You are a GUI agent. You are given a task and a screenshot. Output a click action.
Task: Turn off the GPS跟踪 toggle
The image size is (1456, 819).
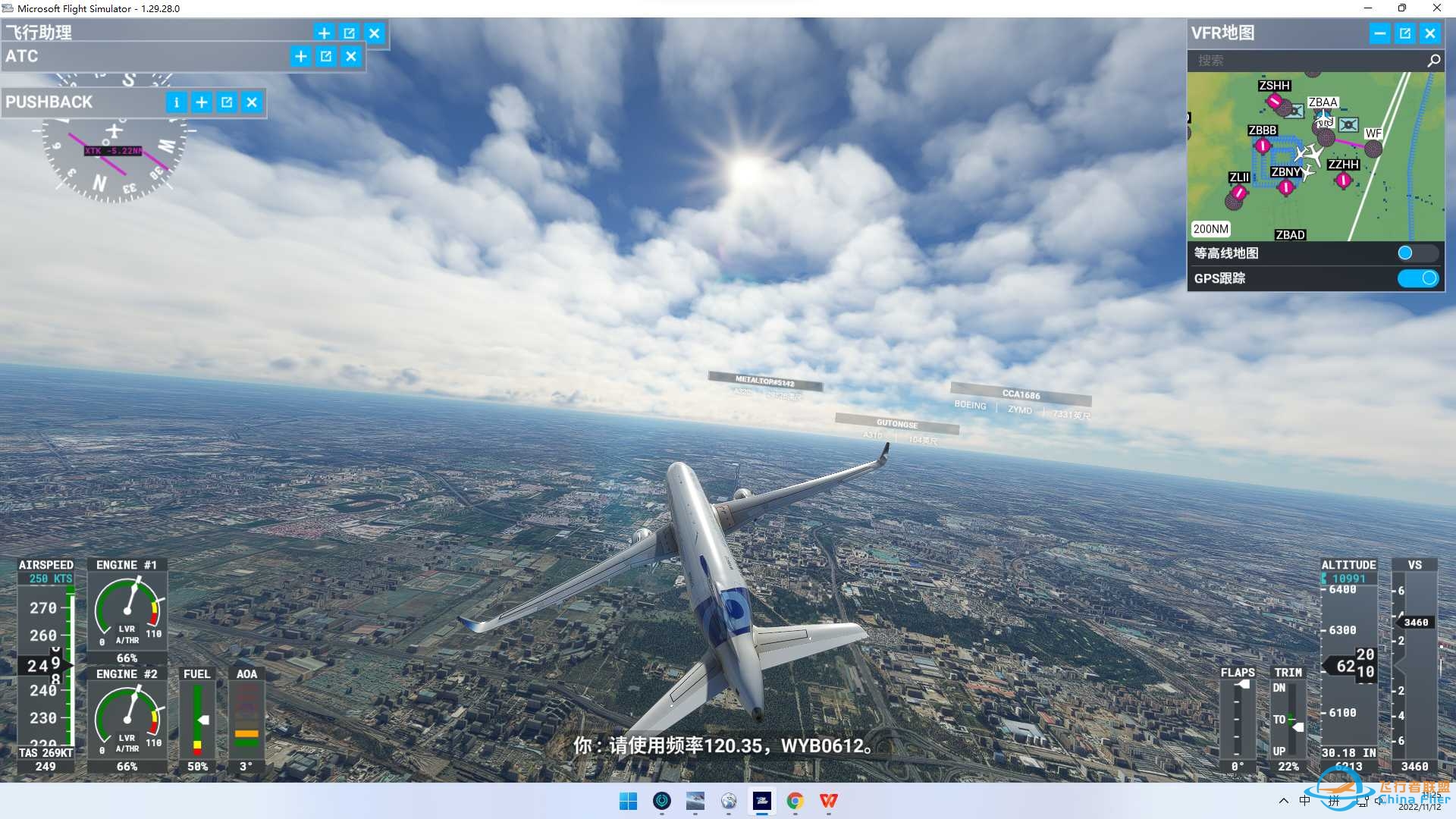pos(1417,278)
